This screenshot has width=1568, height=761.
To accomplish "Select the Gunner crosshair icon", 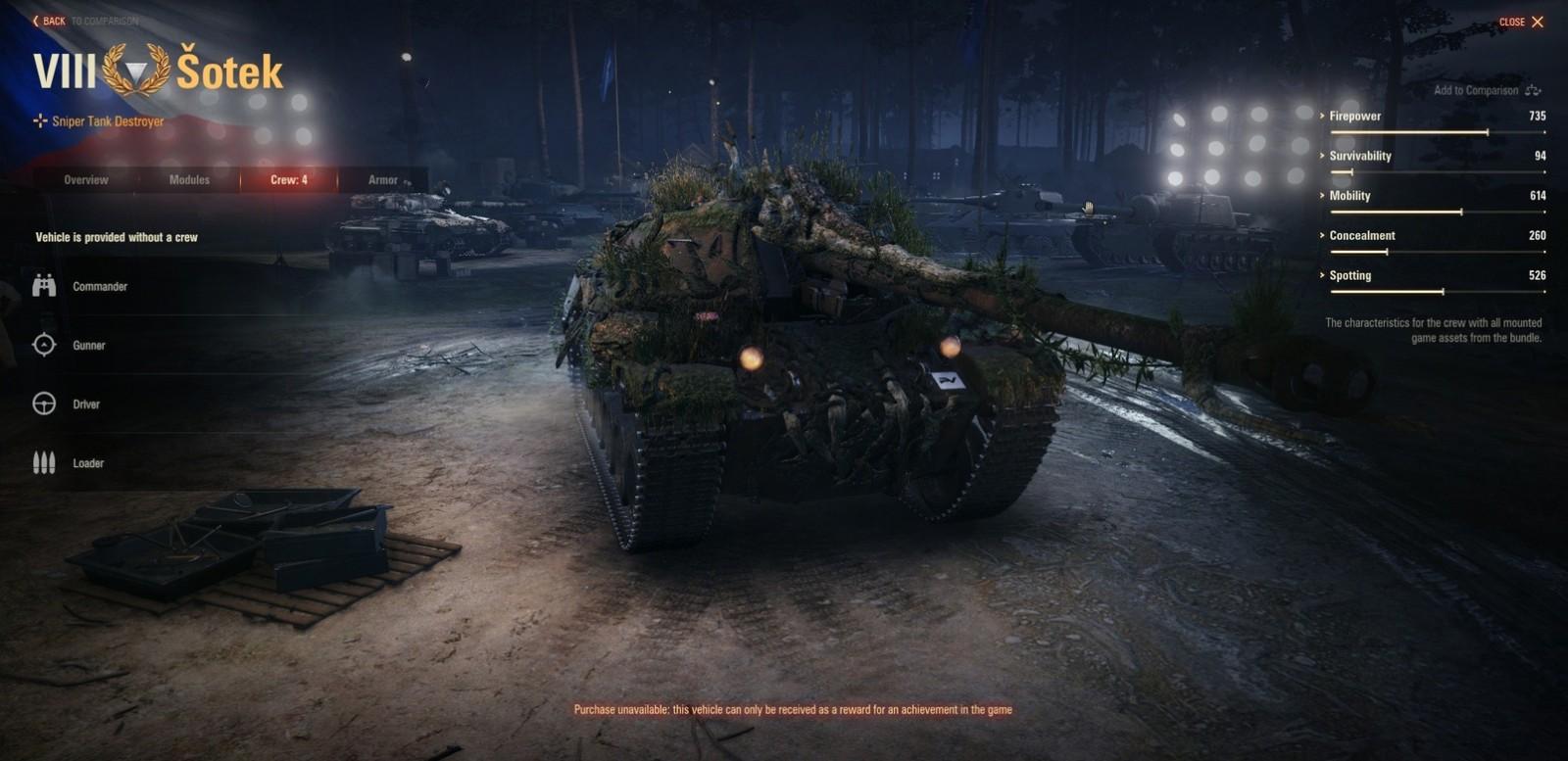I will (x=43, y=345).
